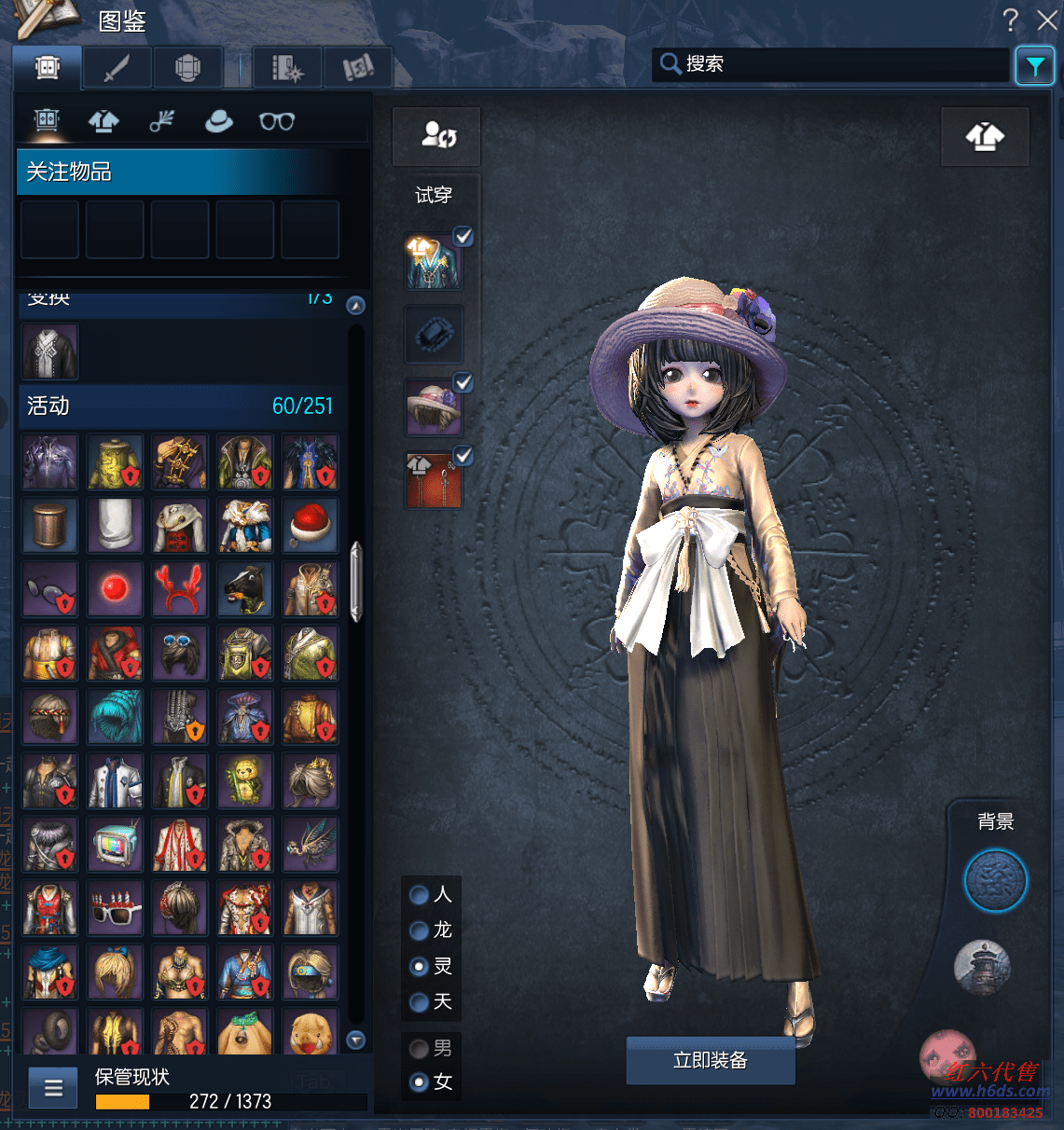This screenshot has width=1064, height=1130.
Task: Click the 立即装备 equip button
Action: pos(710,1060)
